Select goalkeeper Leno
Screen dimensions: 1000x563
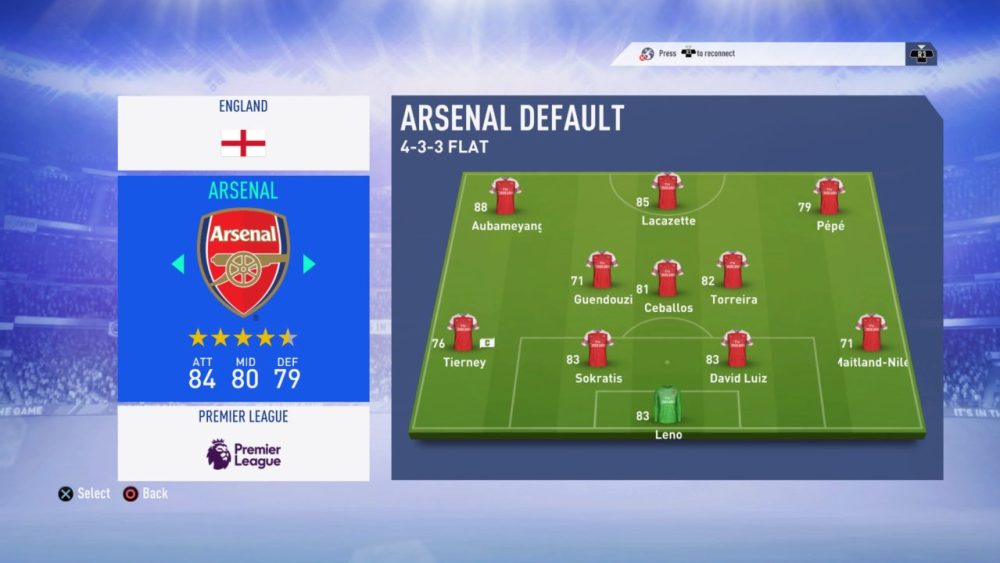(x=666, y=406)
